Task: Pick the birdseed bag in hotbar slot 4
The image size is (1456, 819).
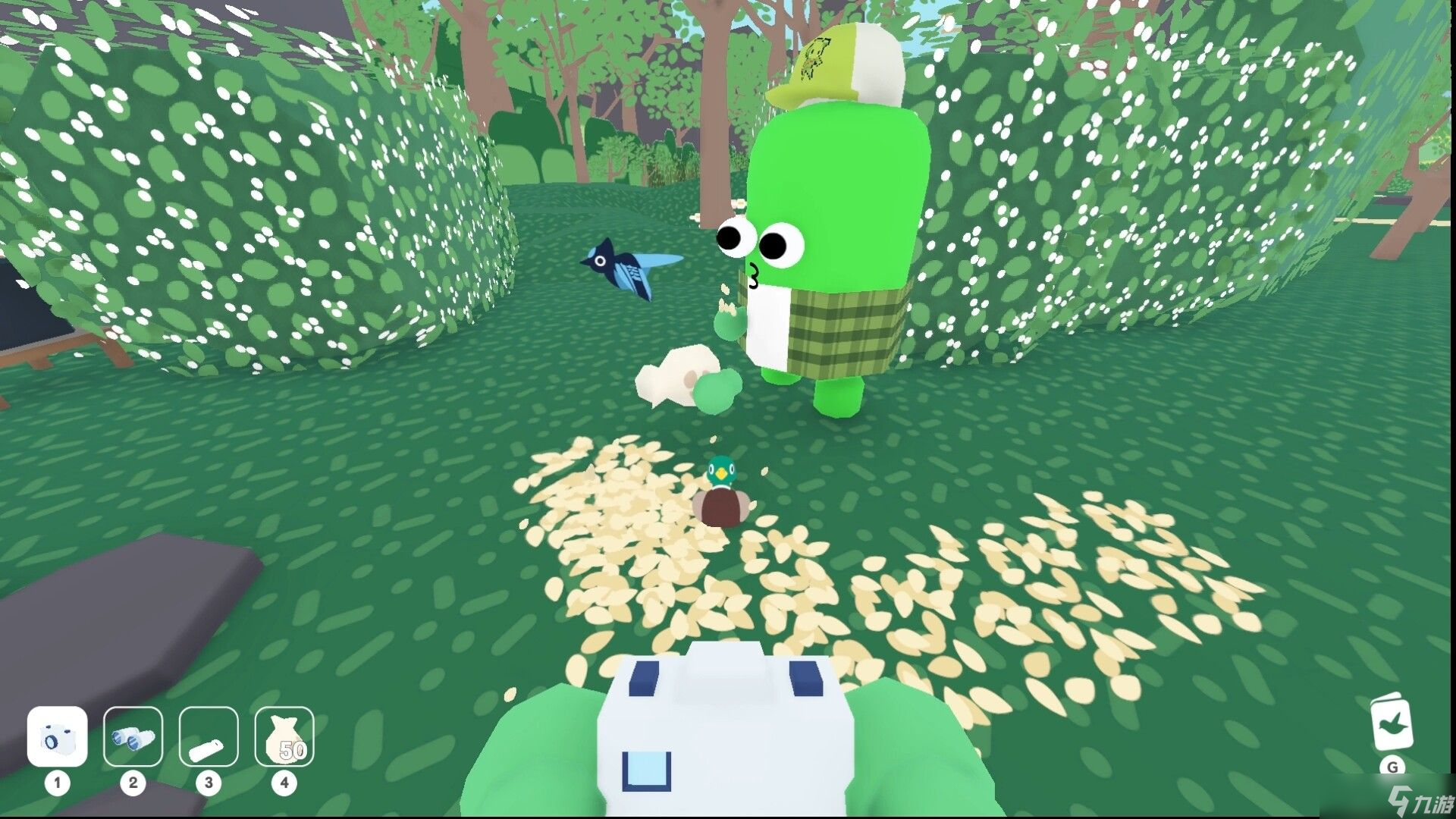Action: [284, 737]
